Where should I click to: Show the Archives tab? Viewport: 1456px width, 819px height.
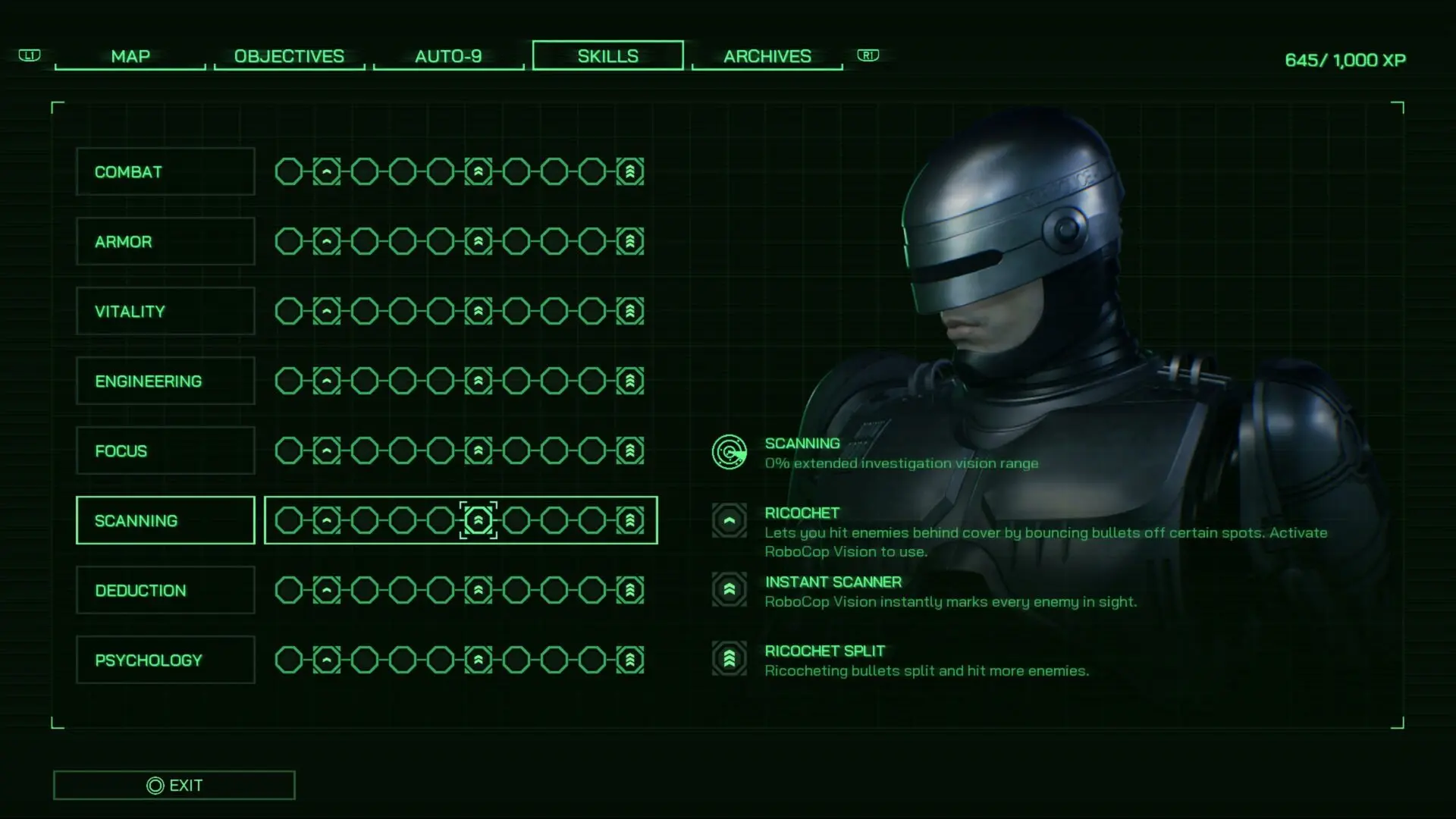(x=767, y=56)
